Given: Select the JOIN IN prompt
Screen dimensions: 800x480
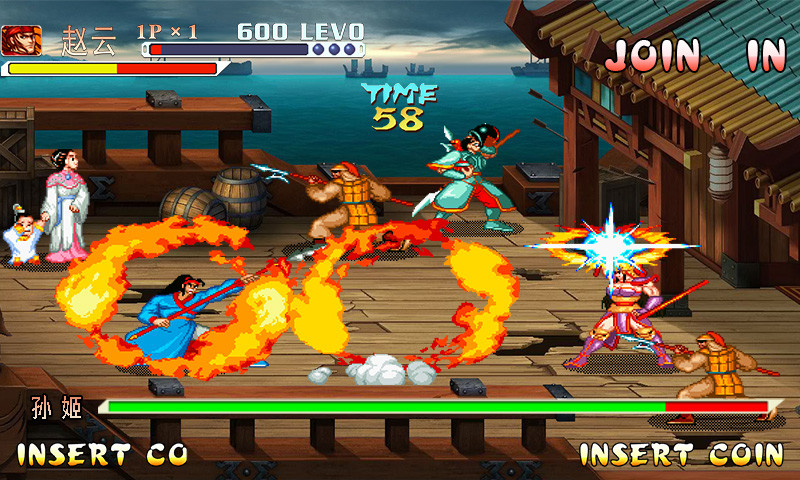Looking at the screenshot, I should point(695,56).
